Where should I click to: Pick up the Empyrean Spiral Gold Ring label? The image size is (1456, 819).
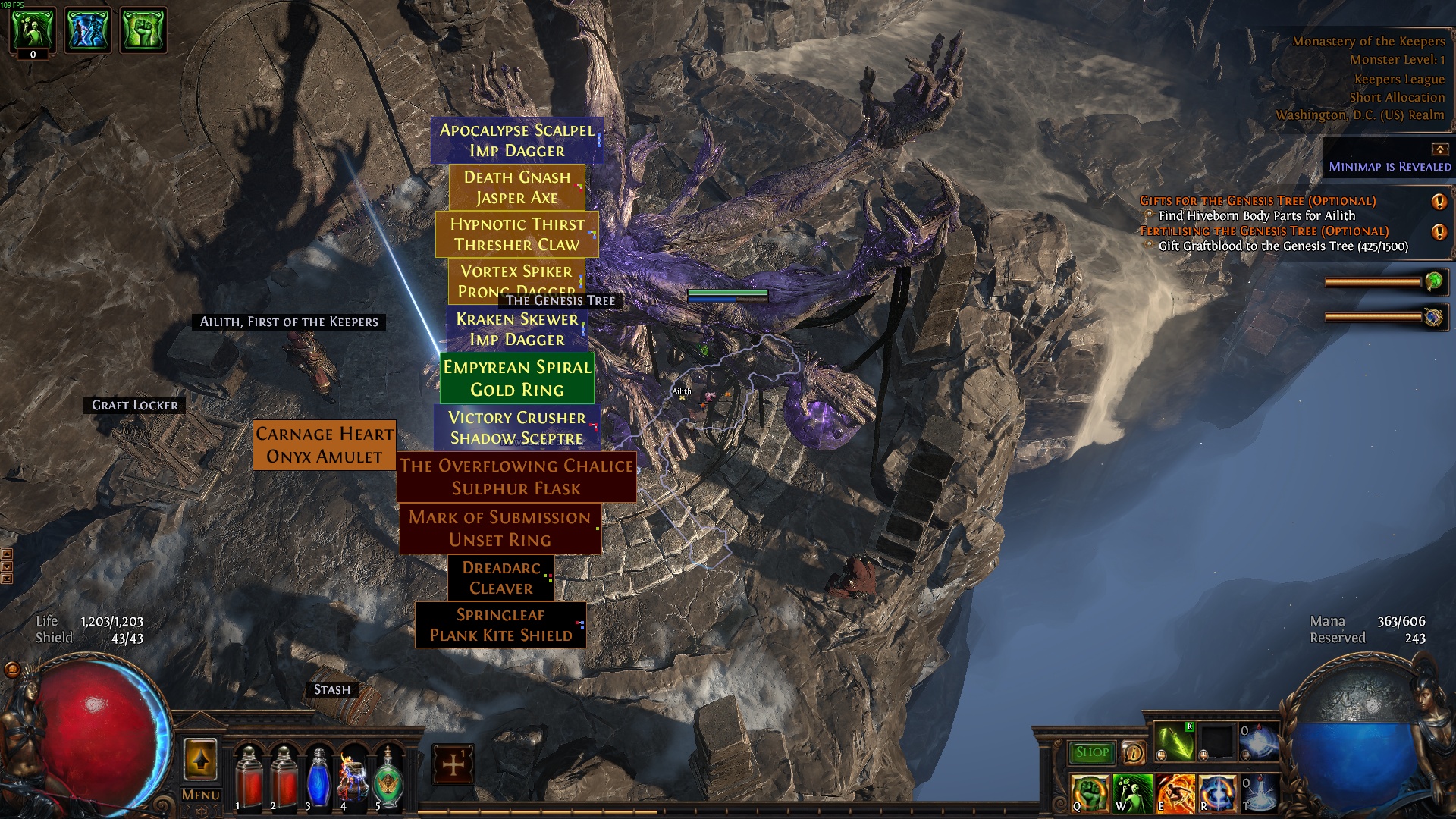click(x=516, y=378)
